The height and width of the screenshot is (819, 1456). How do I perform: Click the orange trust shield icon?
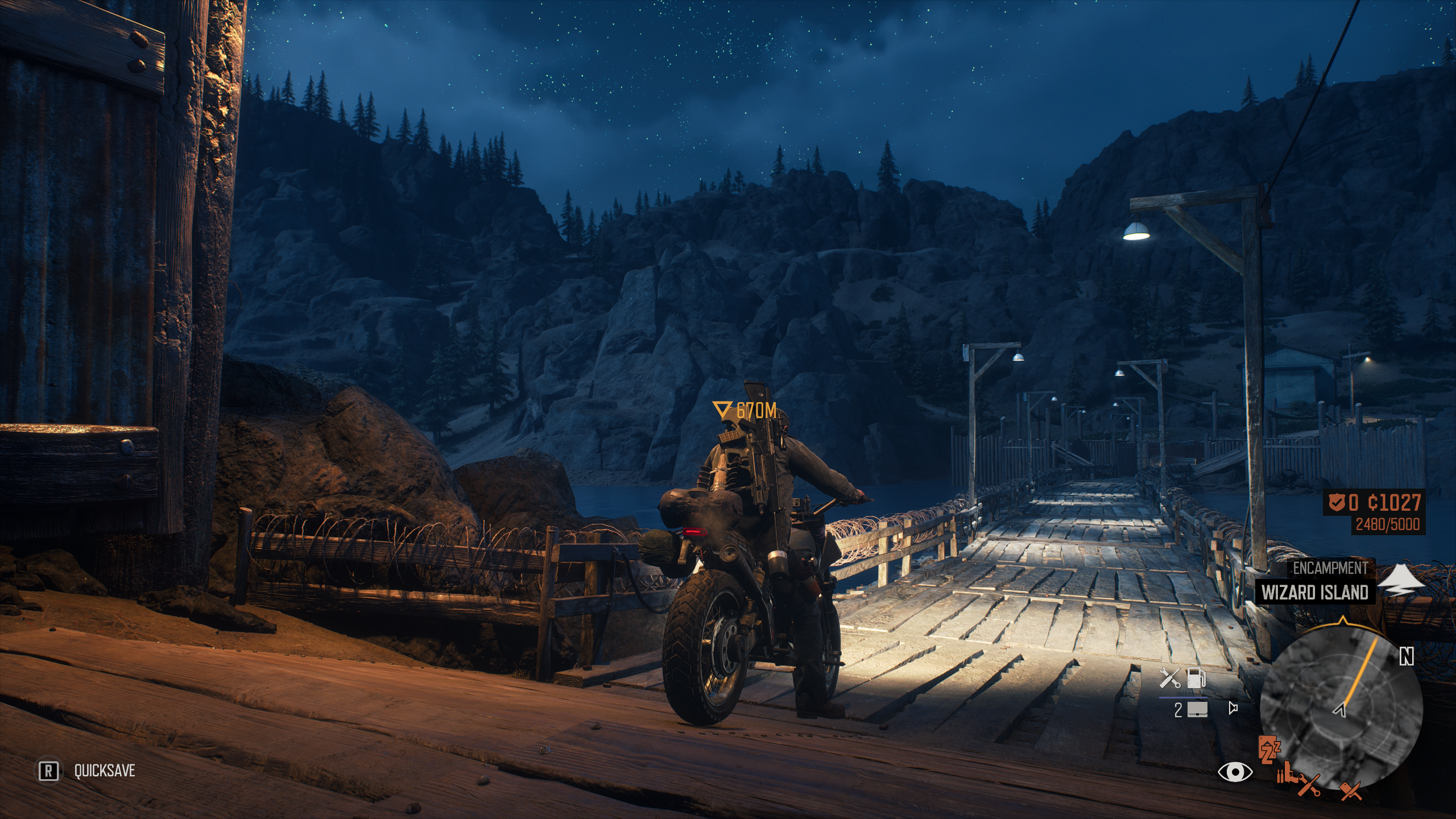point(1337,502)
